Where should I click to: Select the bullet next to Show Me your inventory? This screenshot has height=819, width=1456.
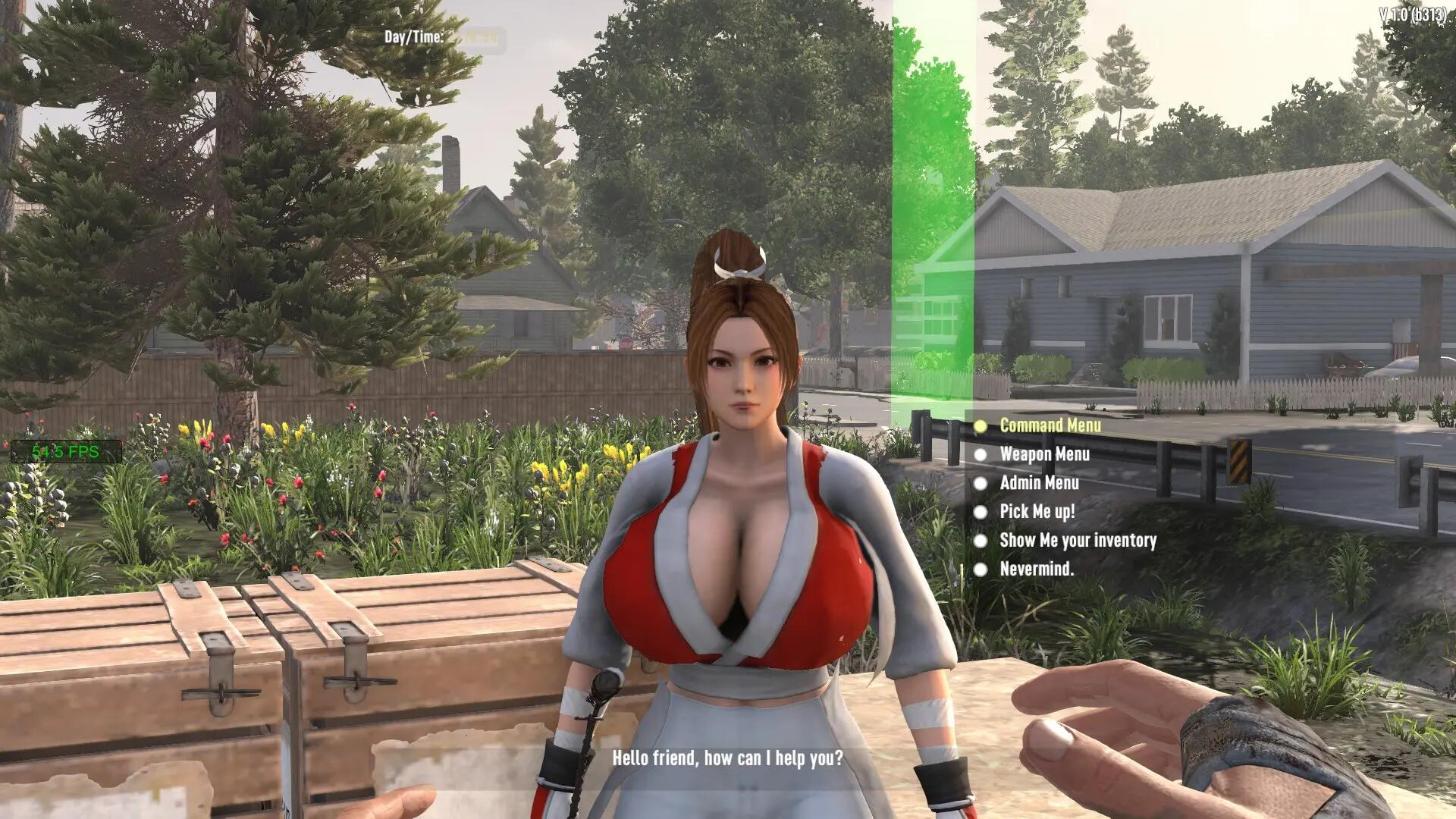click(981, 541)
